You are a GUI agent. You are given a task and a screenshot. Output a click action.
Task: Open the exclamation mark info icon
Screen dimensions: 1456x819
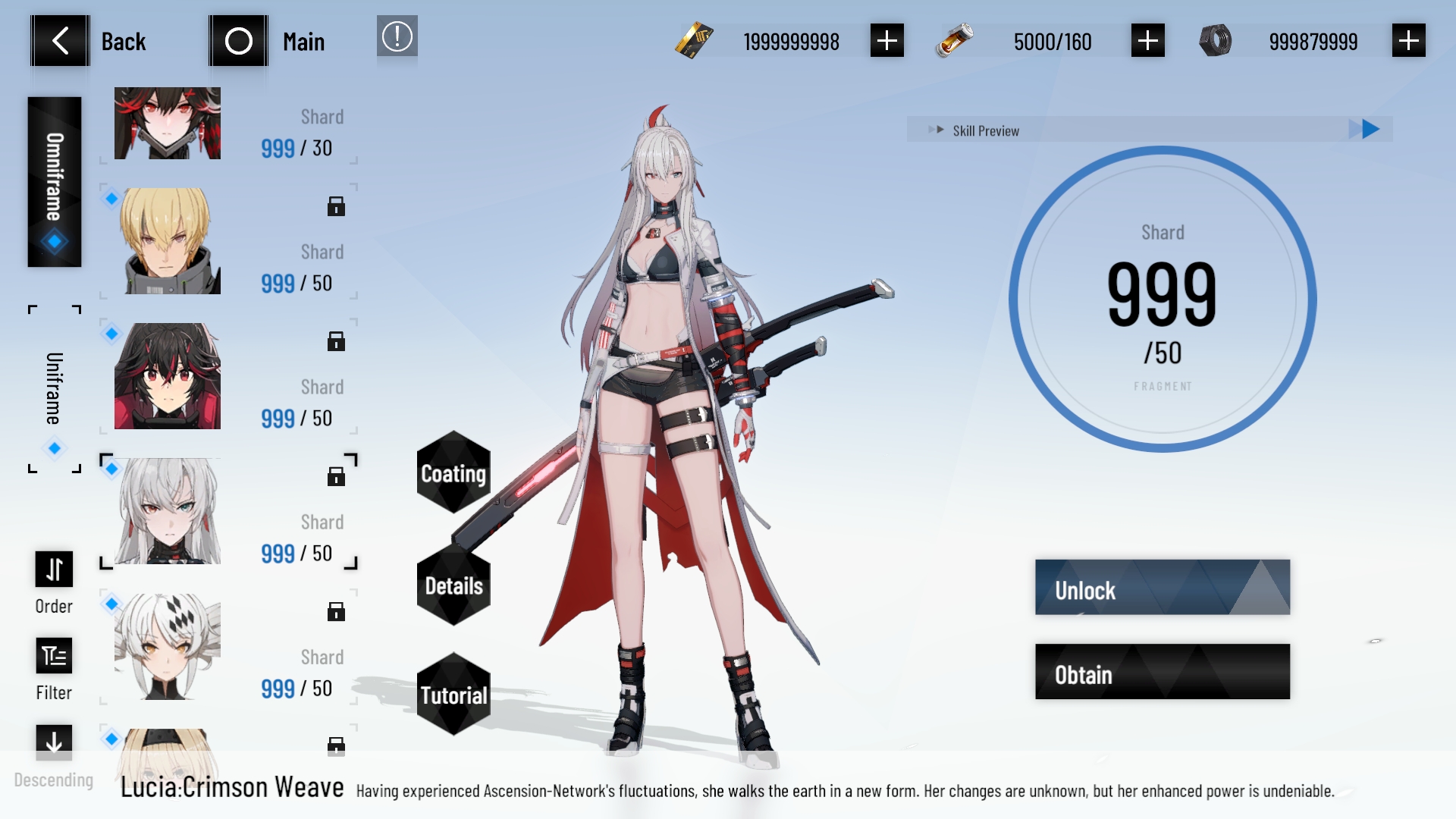[x=397, y=36]
